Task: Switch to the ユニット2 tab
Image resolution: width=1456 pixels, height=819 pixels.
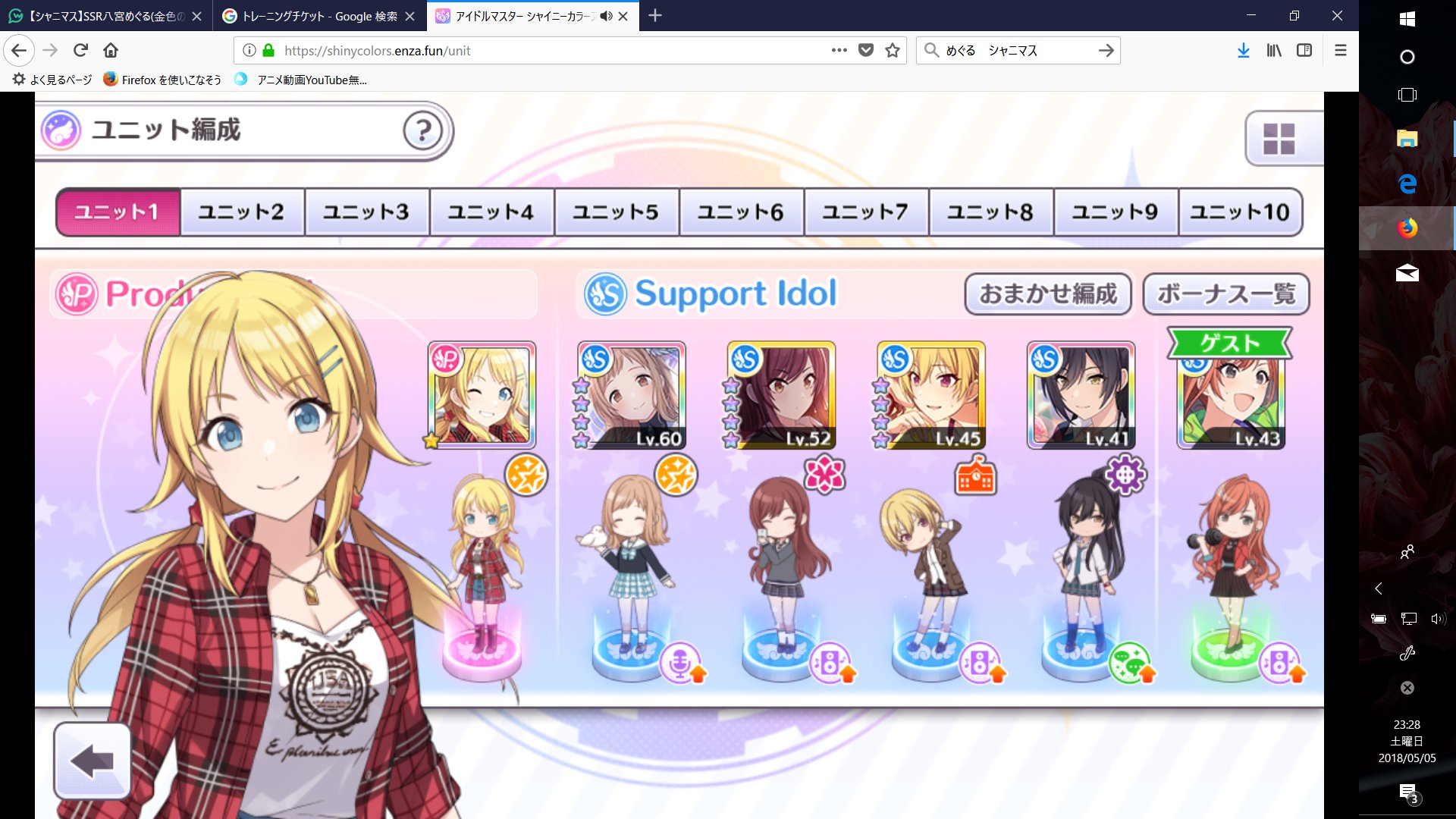Action: [x=242, y=212]
